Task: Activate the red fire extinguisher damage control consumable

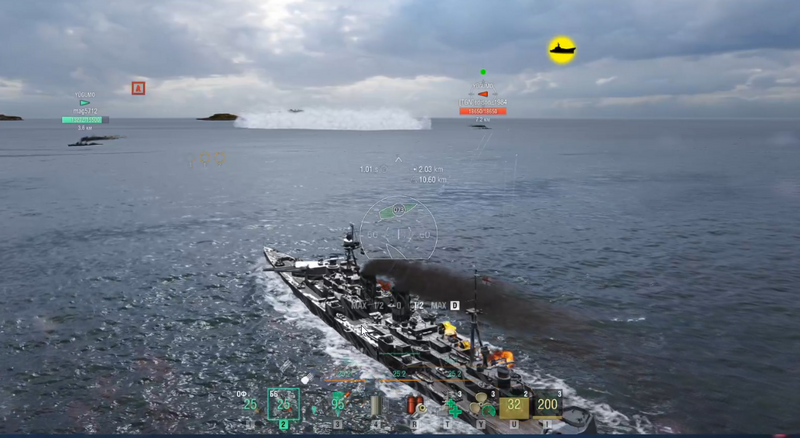Action: click(x=415, y=405)
